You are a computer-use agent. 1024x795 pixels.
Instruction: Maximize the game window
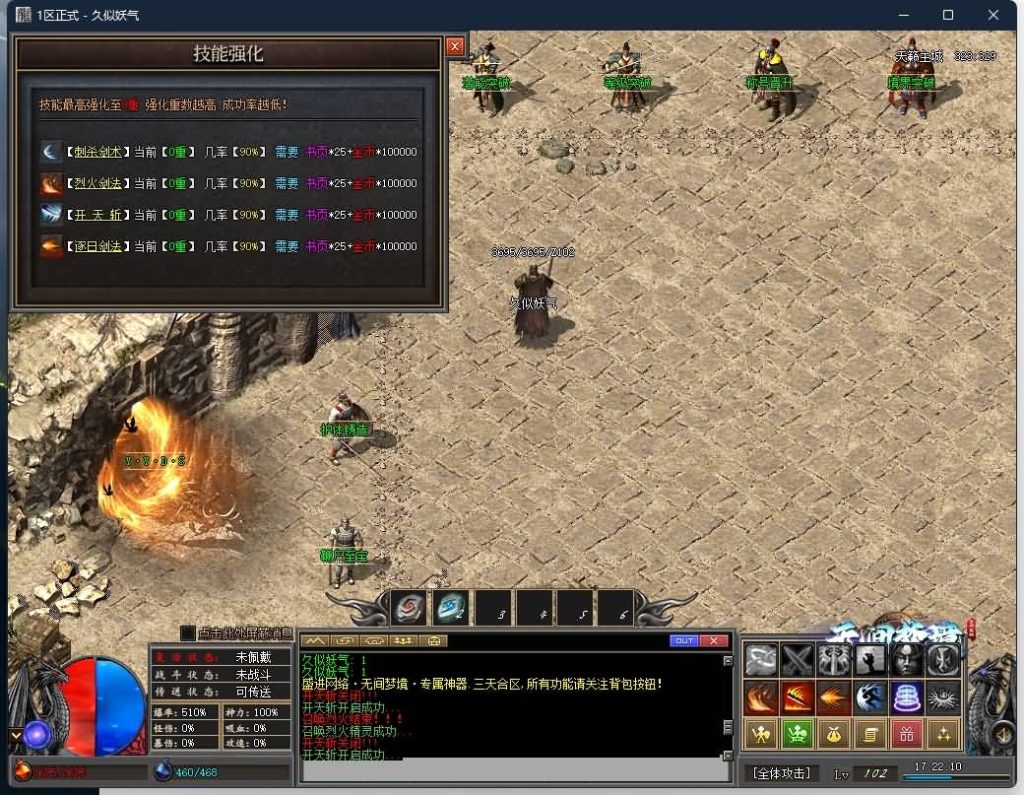948,15
